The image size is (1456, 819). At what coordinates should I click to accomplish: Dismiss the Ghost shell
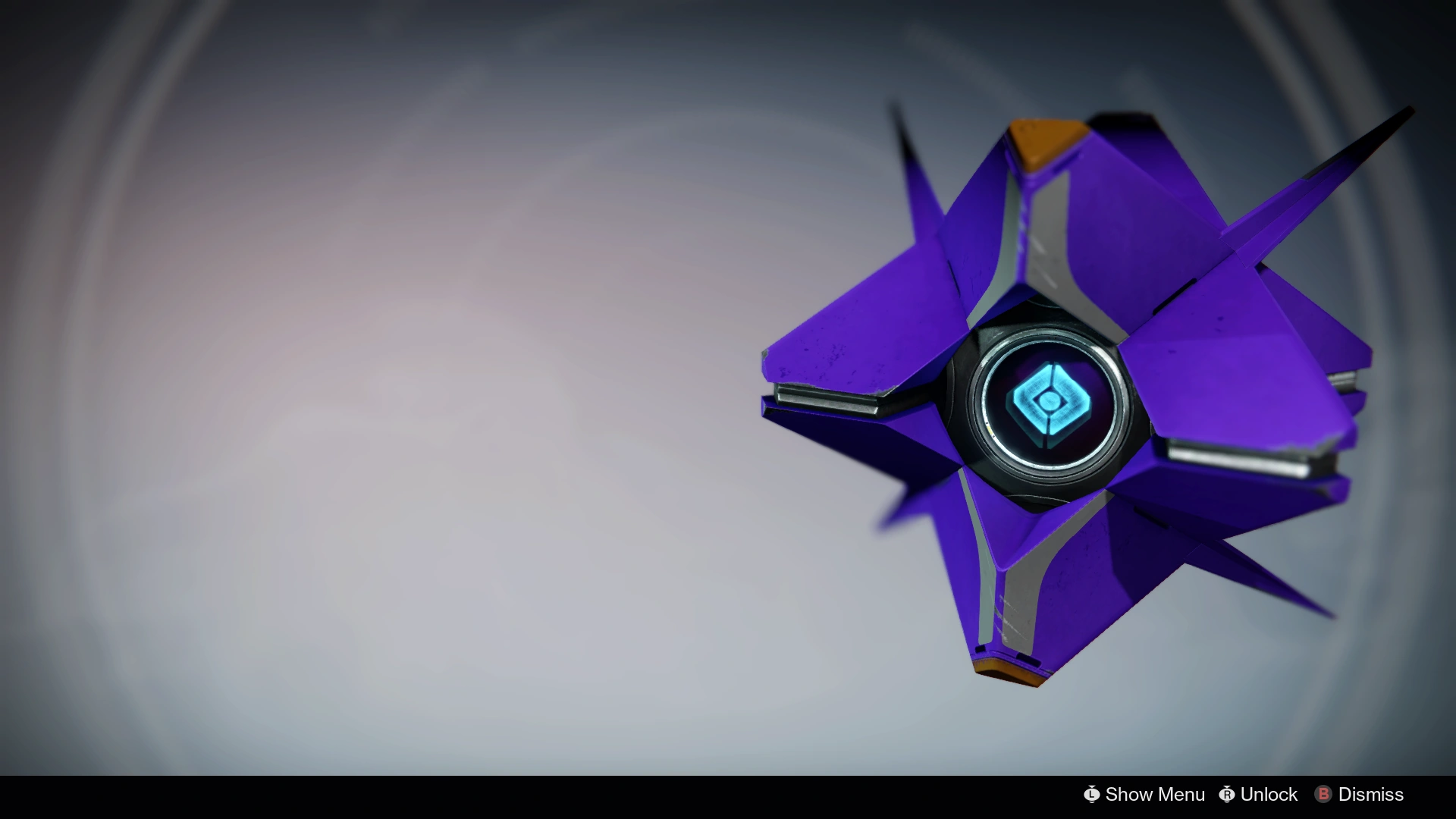coord(1369,795)
